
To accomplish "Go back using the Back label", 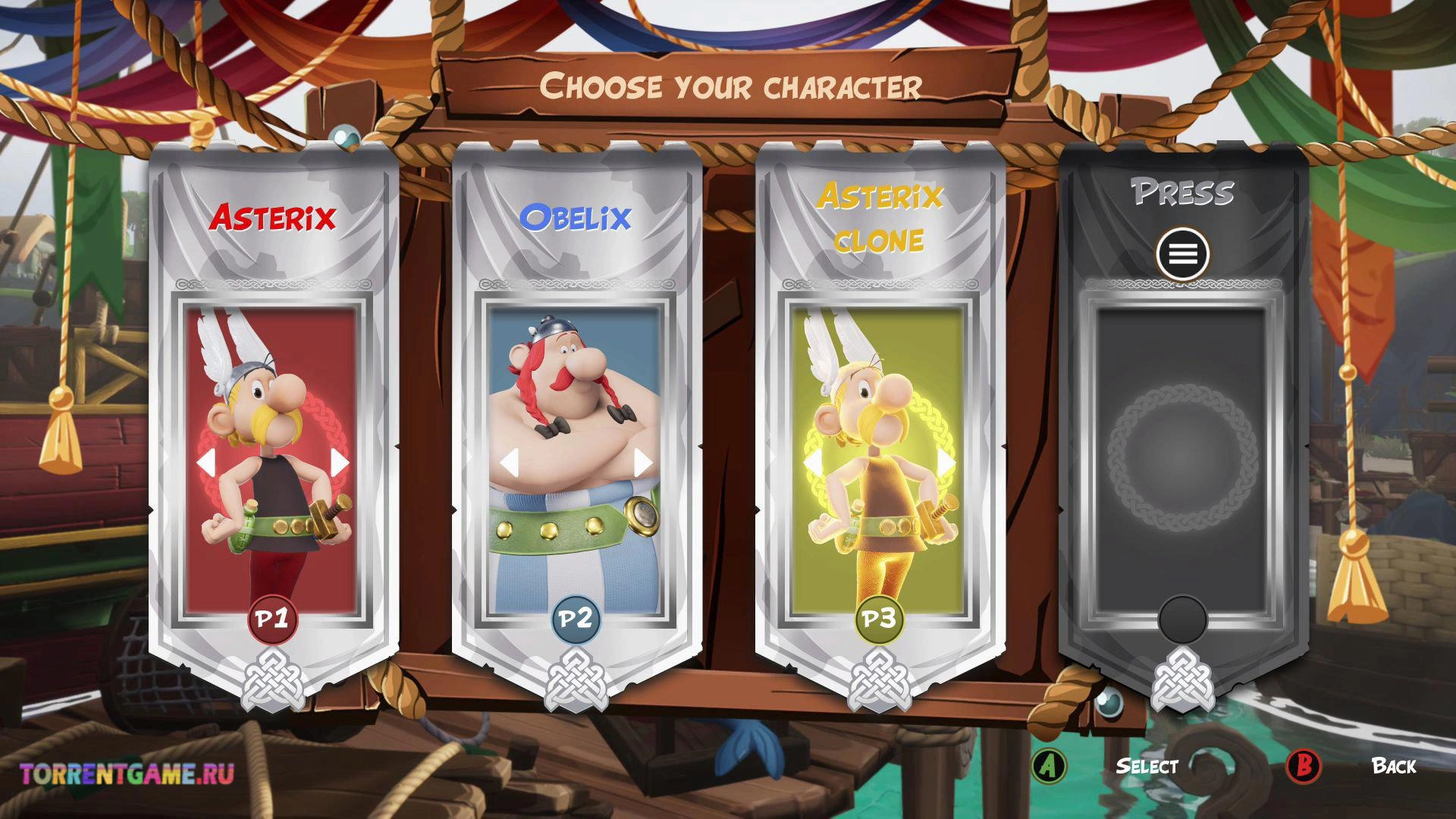I will tap(1394, 766).
